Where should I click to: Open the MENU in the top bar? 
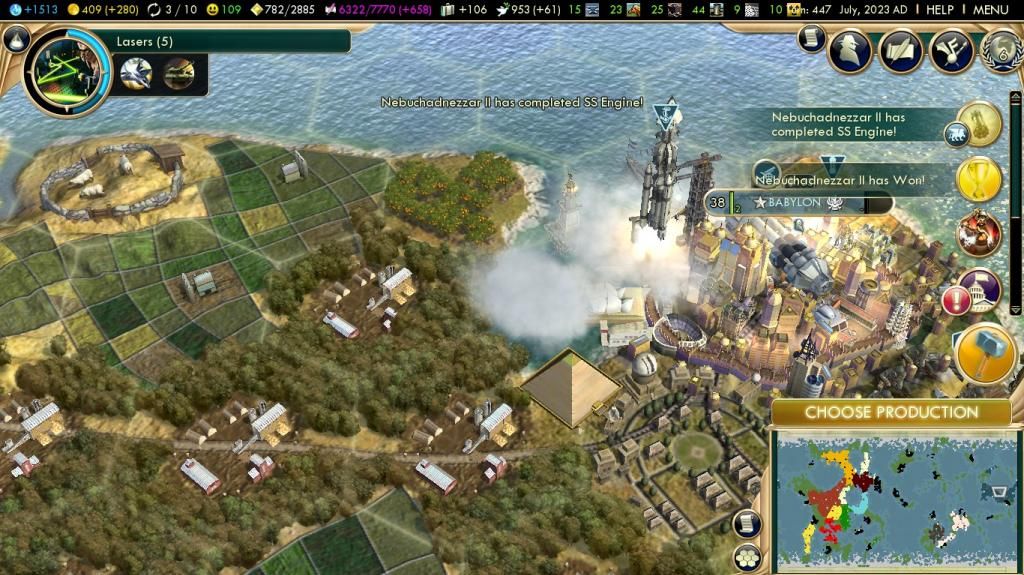pyautogui.click(x=990, y=9)
